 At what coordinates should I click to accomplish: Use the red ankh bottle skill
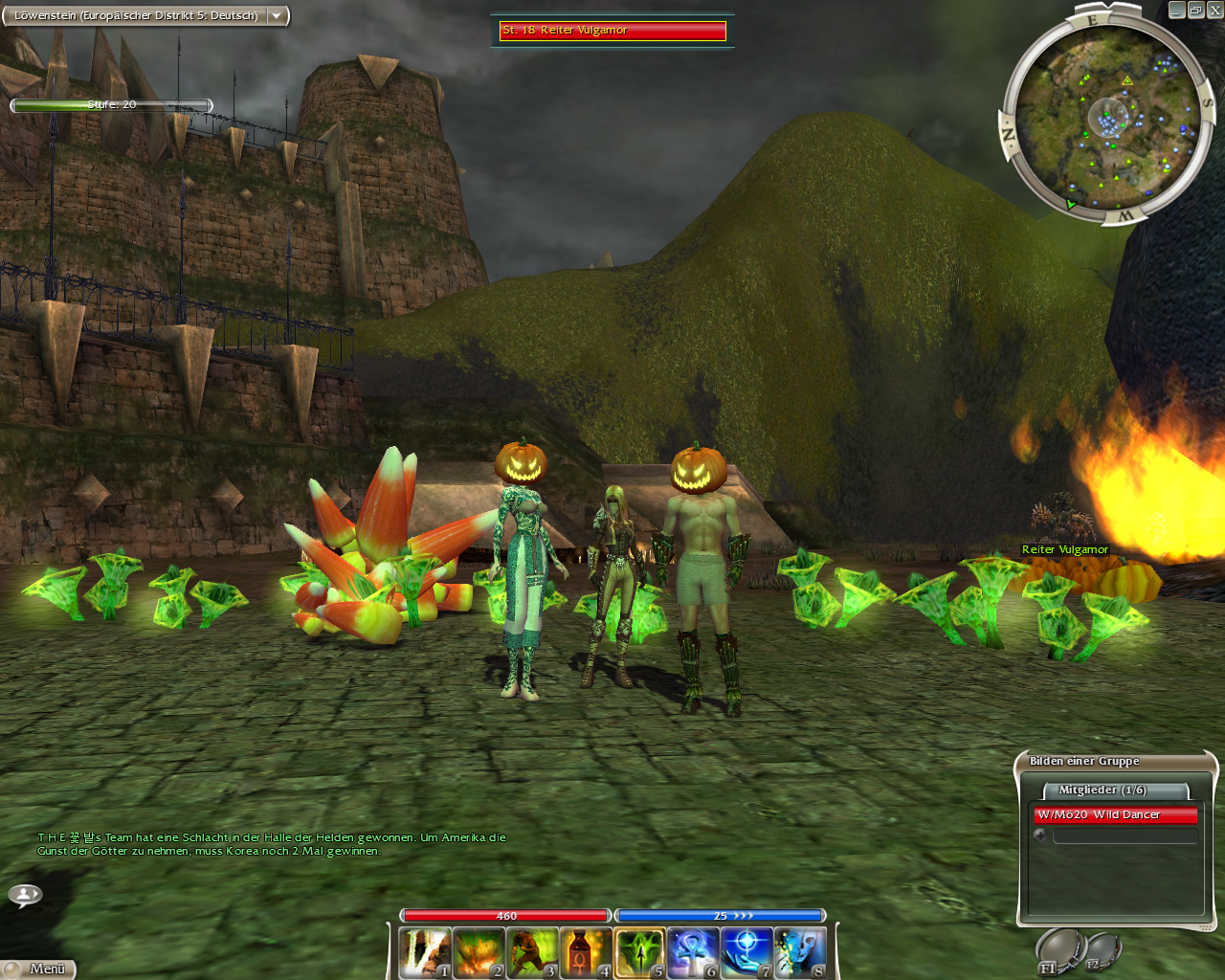pos(586,953)
